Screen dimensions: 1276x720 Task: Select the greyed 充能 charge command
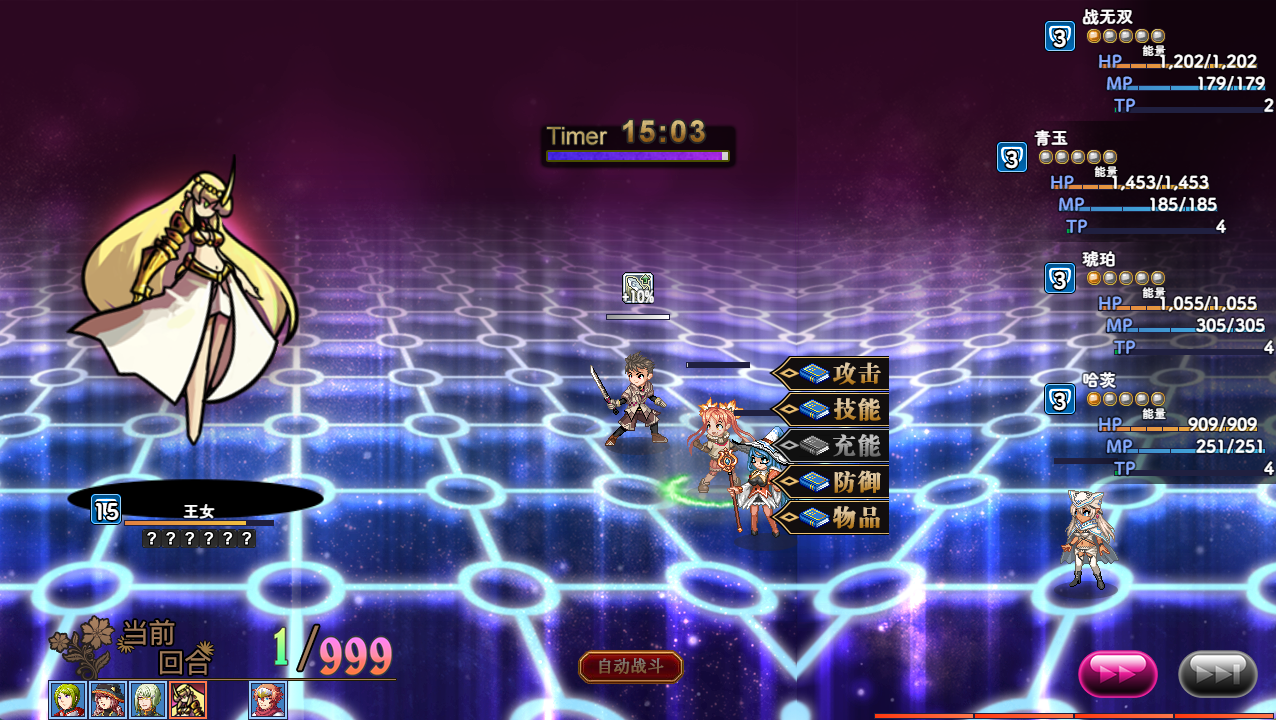point(832,446)
